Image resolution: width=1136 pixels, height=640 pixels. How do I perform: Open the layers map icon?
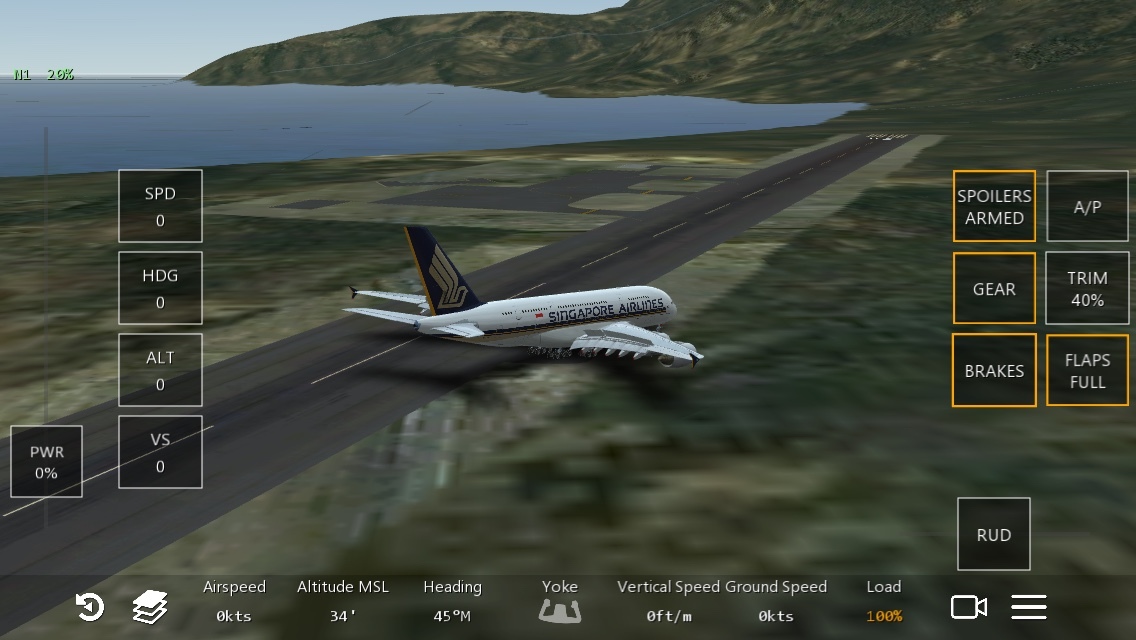point(150,607)
